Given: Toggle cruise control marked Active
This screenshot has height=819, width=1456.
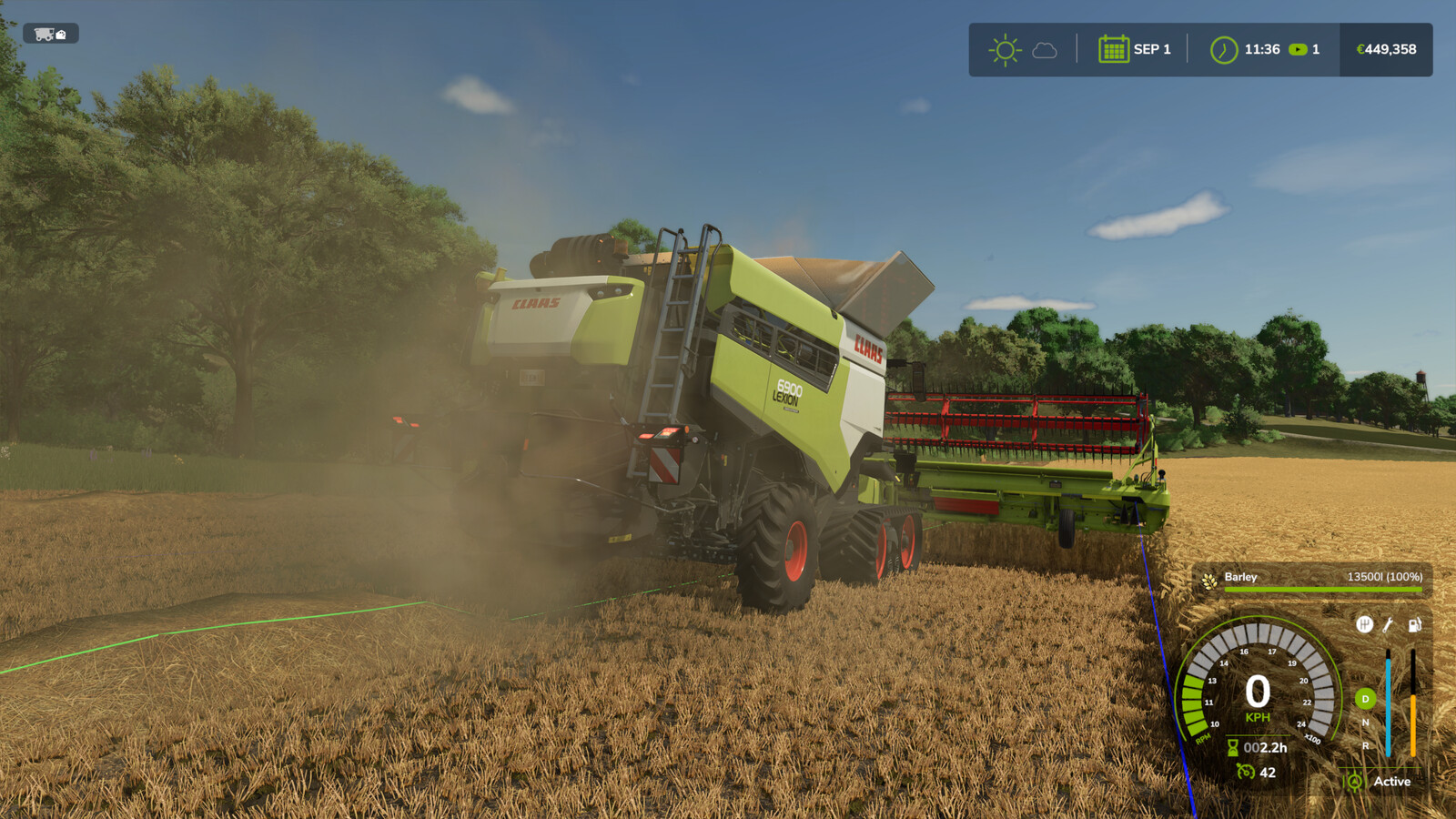Looking at the screenshot, I should 1354,781.
